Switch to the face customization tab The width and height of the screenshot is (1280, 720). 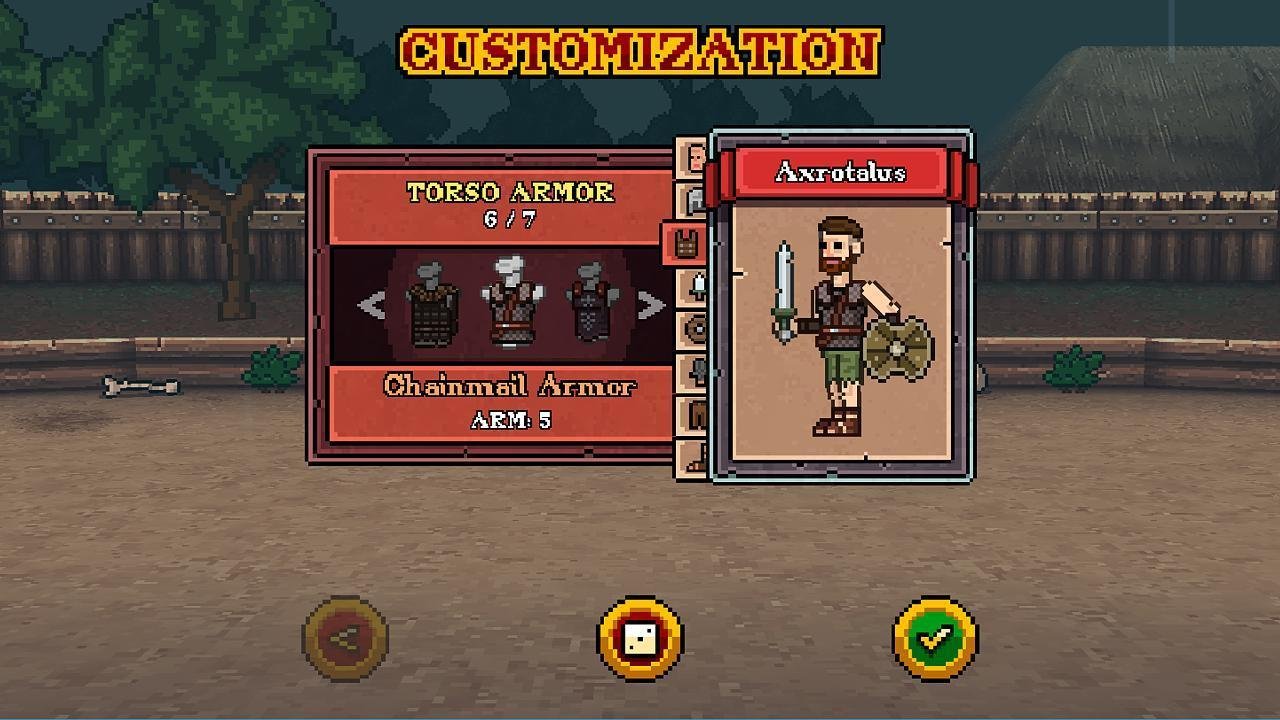693,158
